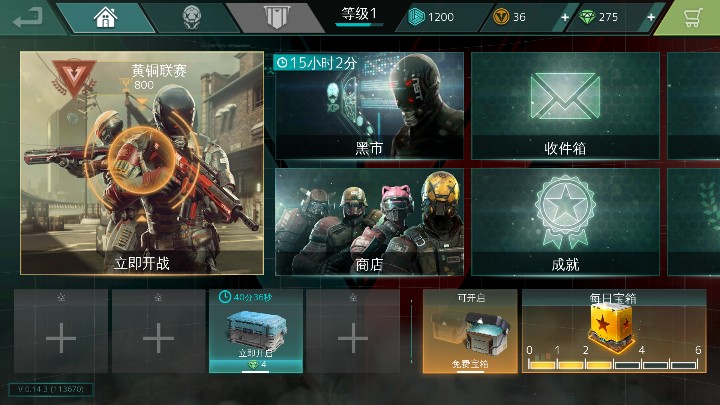This screenshot has width=720, height=405.
Task: Open the Achievements (成就) medal tile
Action: 564,222
